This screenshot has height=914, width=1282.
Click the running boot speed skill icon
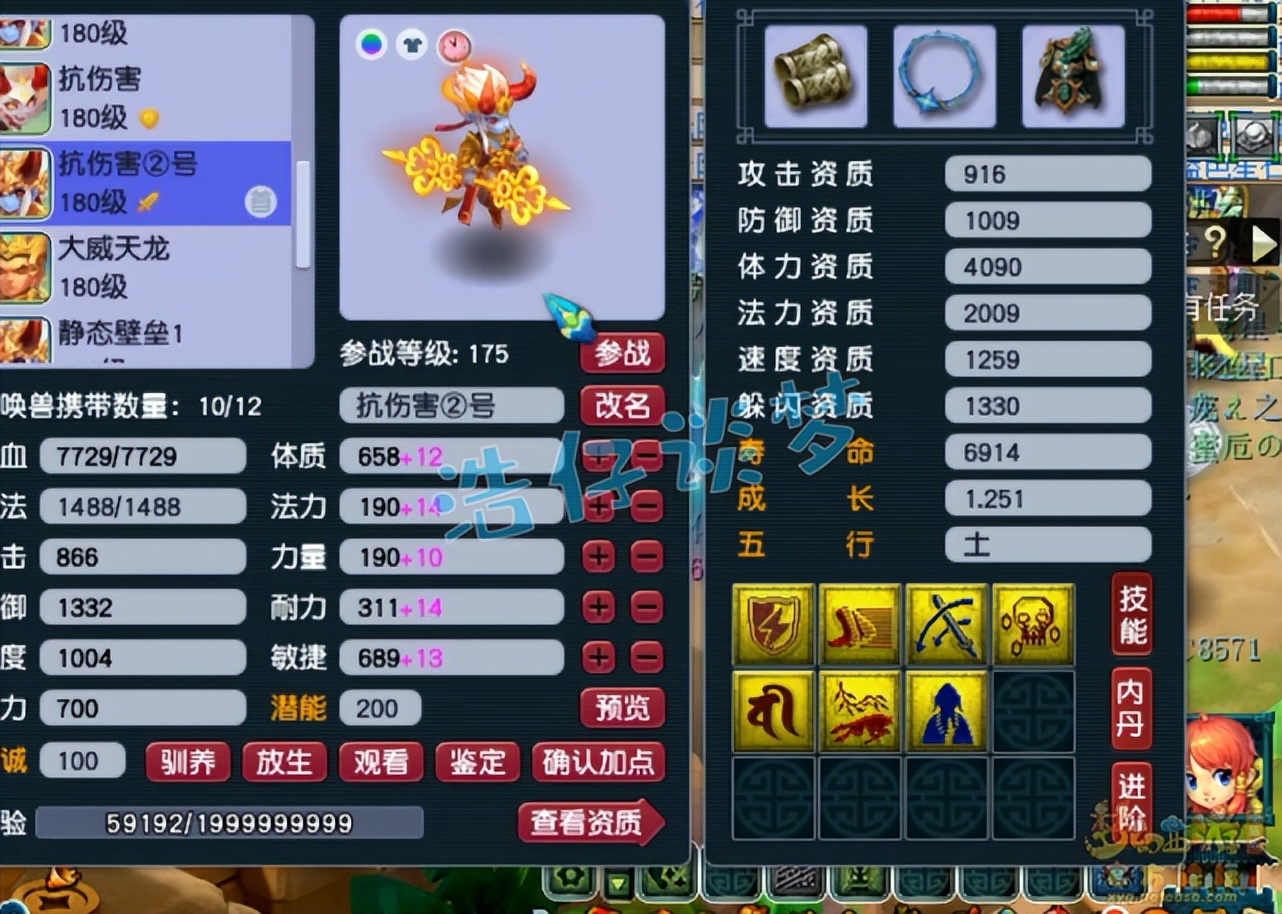click(x=860, y=624)
